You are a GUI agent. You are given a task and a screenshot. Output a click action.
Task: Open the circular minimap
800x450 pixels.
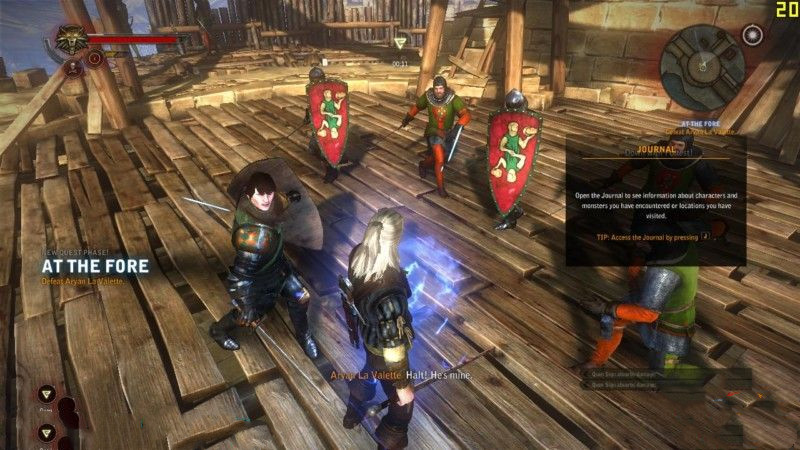point(707,58)
